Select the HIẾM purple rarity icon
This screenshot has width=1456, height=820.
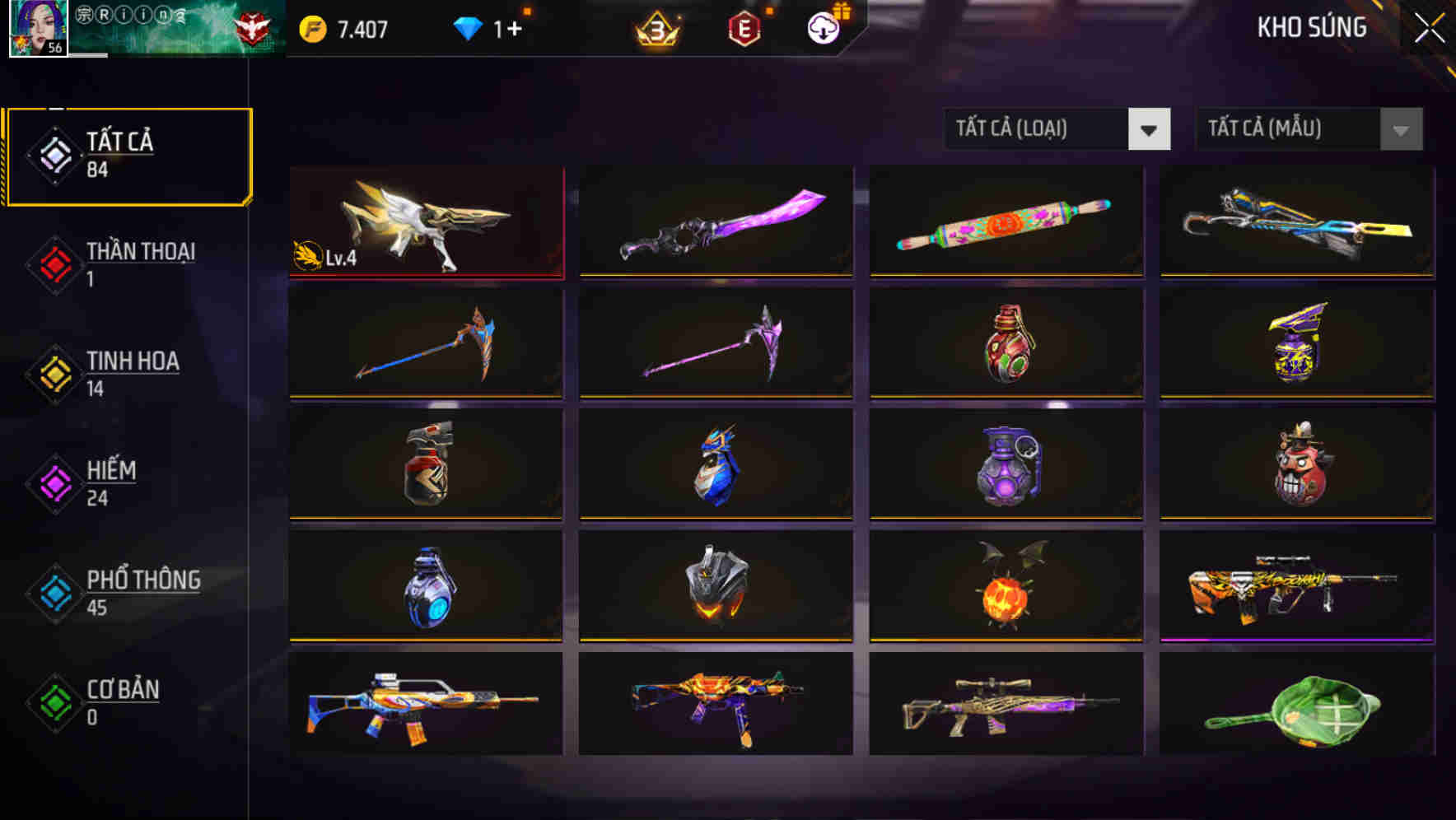pos(54,482)
